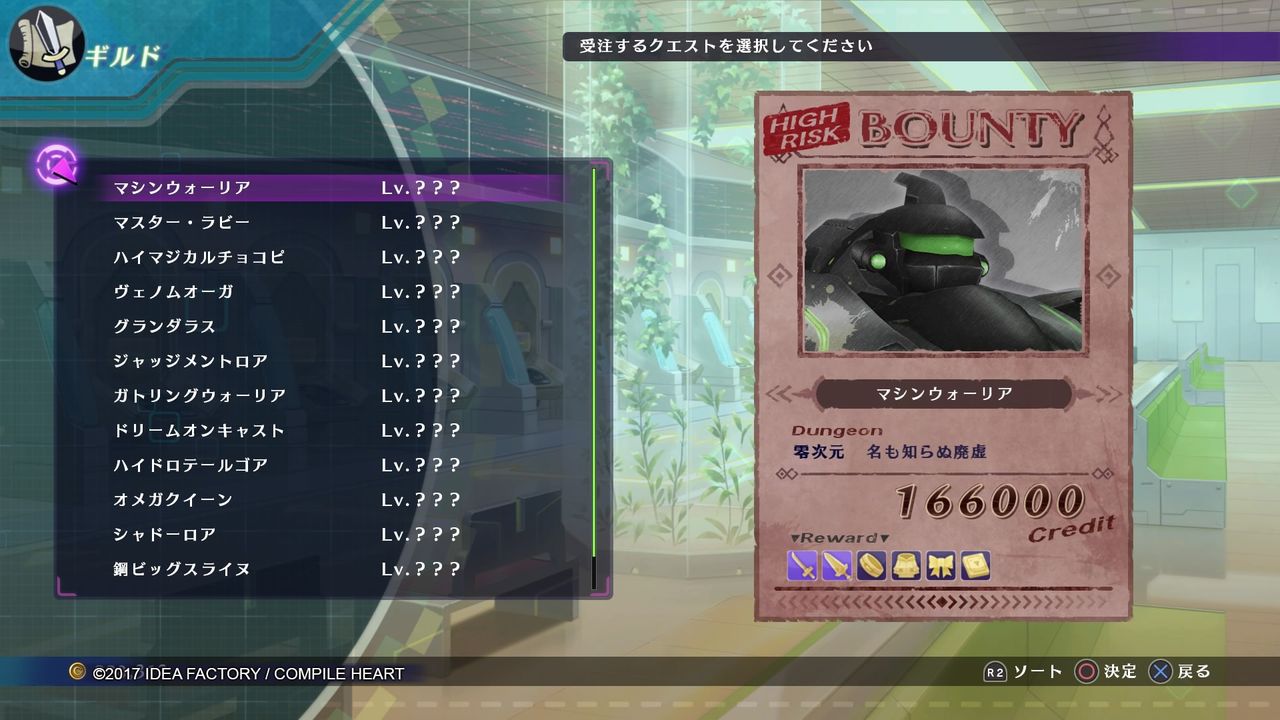The width and height of the screenshot is (1280, 720).
Task: Select the 鋼ビッグスライヌ quest entry
Action: pyautogui.click(x=180, y=569)
